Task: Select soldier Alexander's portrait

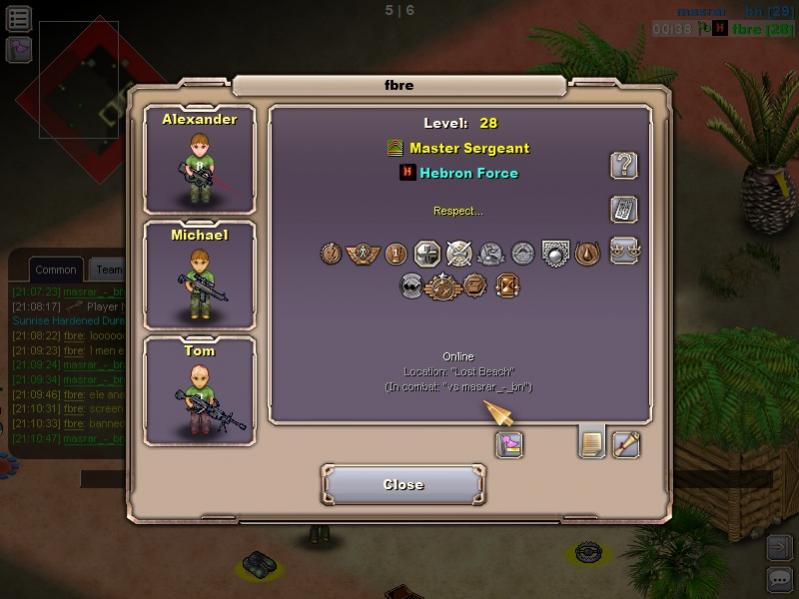Action: click(200, 160)
